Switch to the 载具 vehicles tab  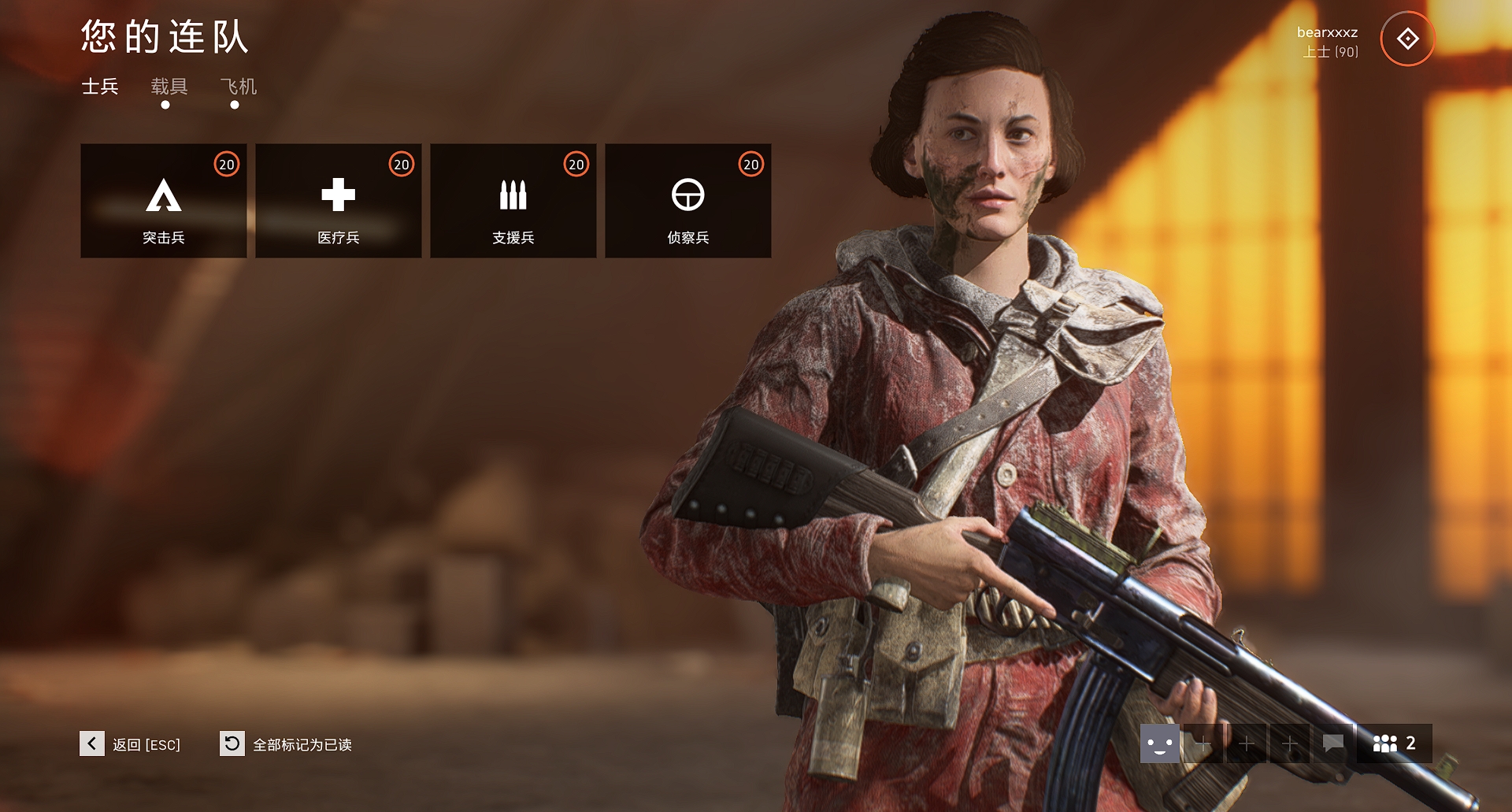tap(169, 87)
